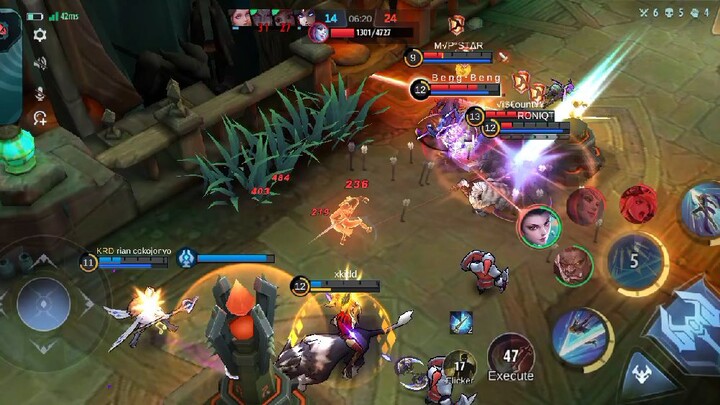
Task: Open the settings gear icon
Action: [39, 35]
